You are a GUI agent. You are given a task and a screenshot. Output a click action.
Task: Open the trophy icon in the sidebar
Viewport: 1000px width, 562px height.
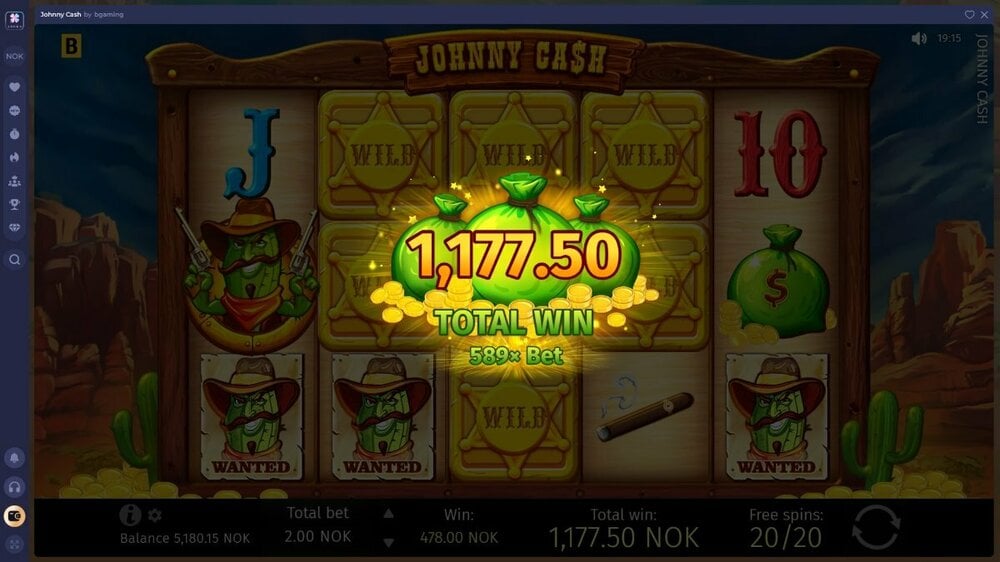click(x=15, y=204)
